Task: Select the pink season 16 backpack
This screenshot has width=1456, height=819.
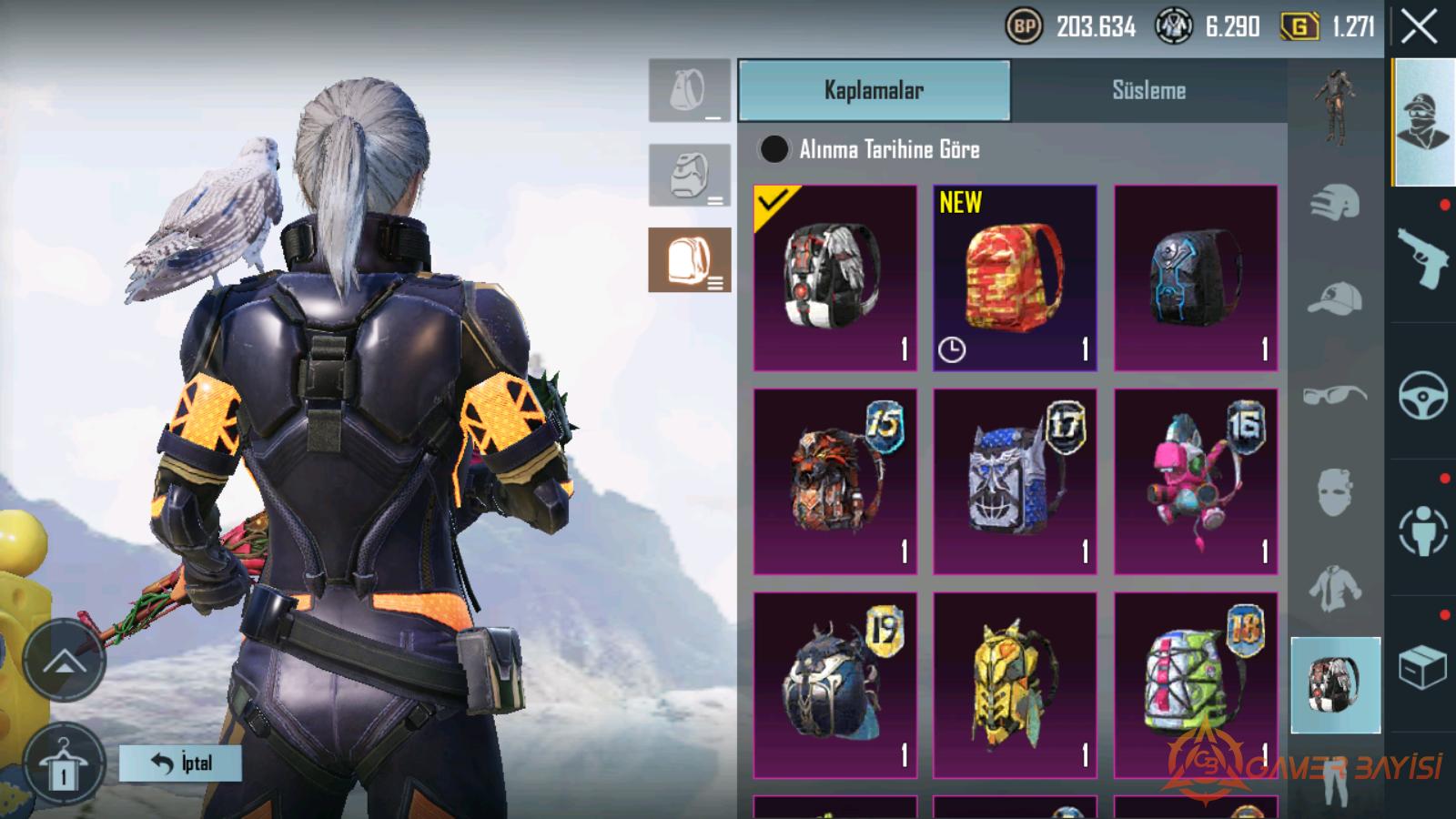Action: pyautogui.click(x=1196, y=481)
